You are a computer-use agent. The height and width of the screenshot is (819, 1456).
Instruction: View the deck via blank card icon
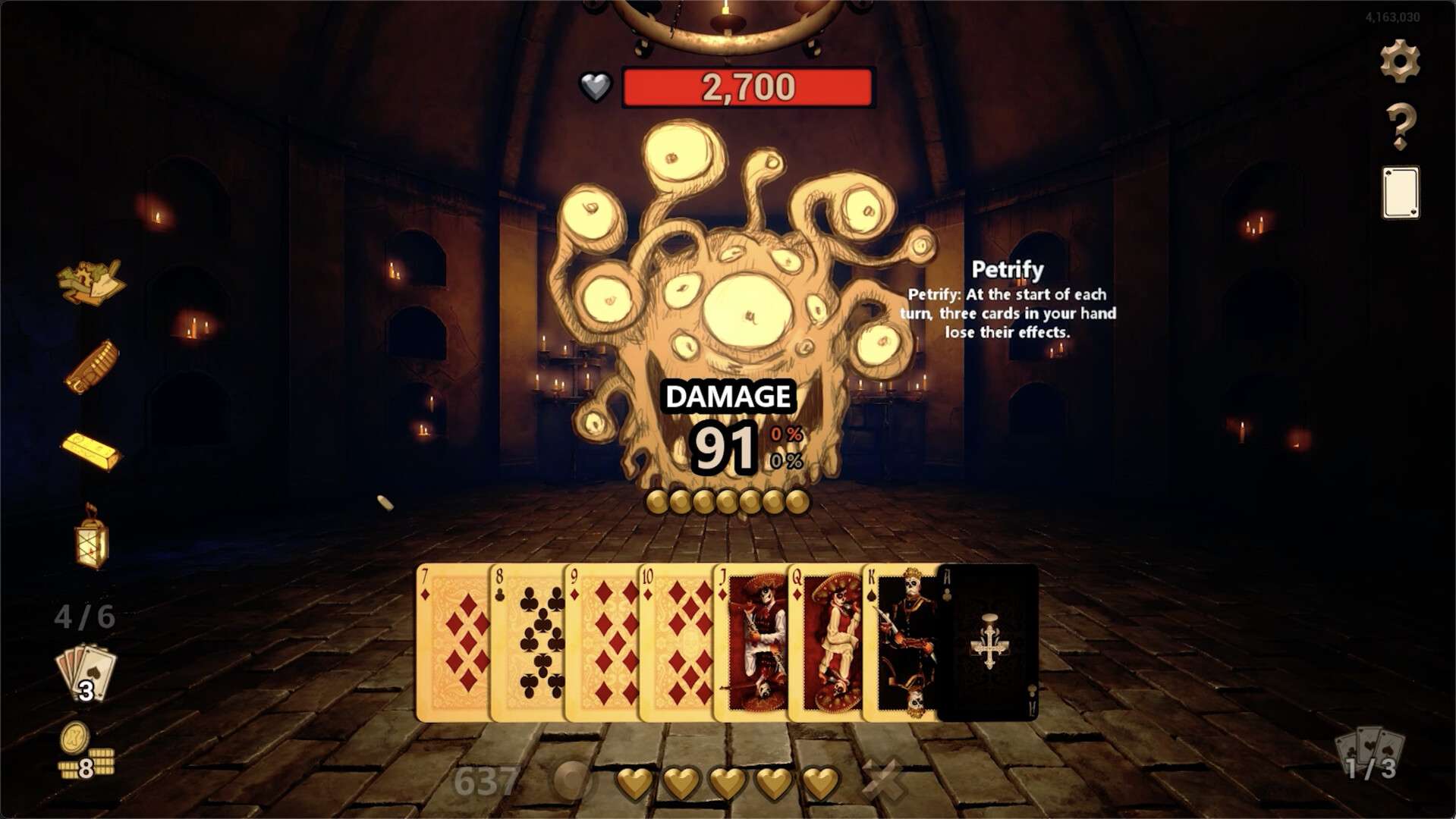tap(1400, 193)
